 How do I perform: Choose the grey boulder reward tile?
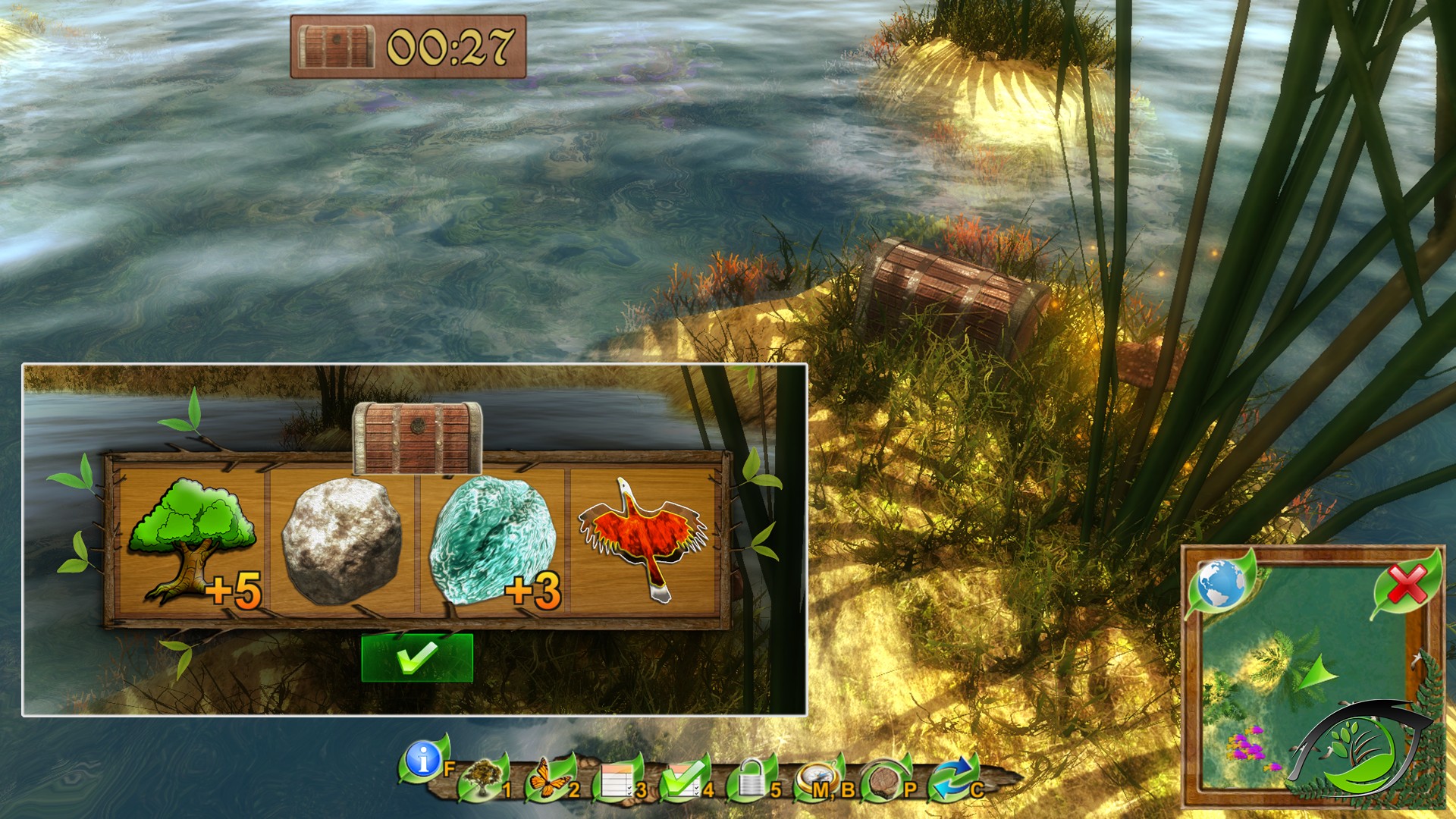(341, 541)
